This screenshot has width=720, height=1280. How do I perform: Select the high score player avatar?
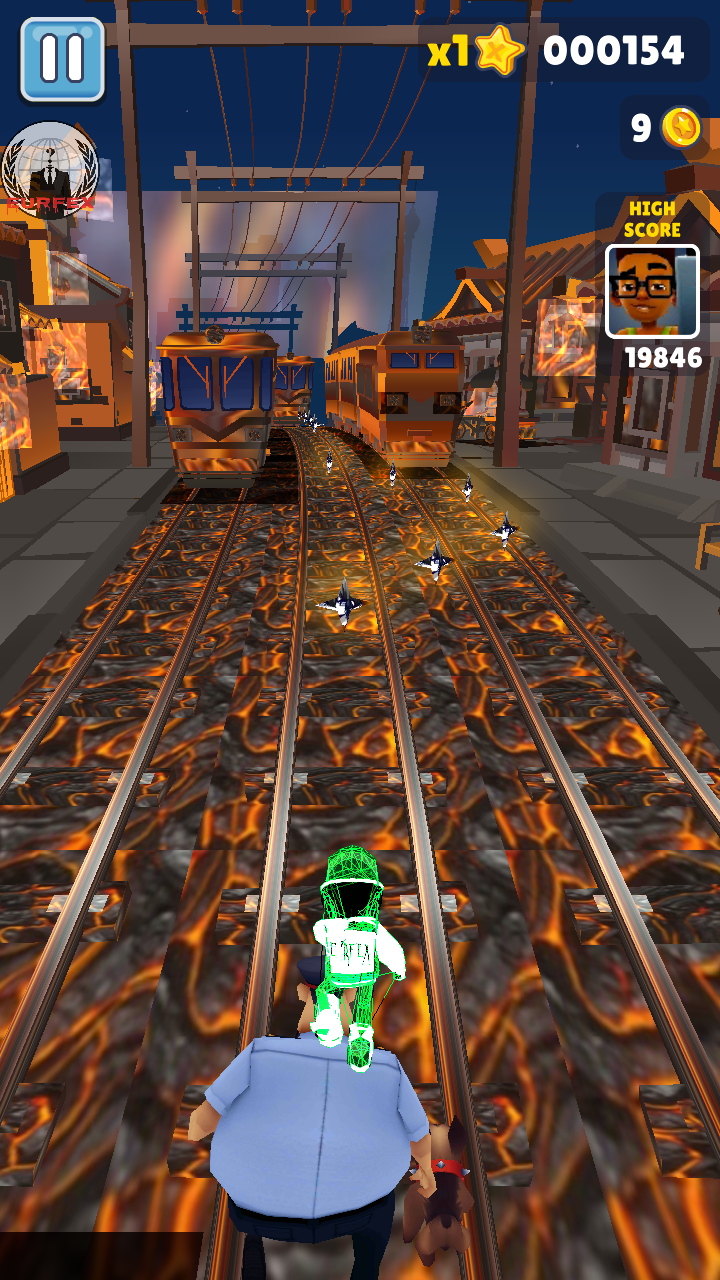[652, 291]
